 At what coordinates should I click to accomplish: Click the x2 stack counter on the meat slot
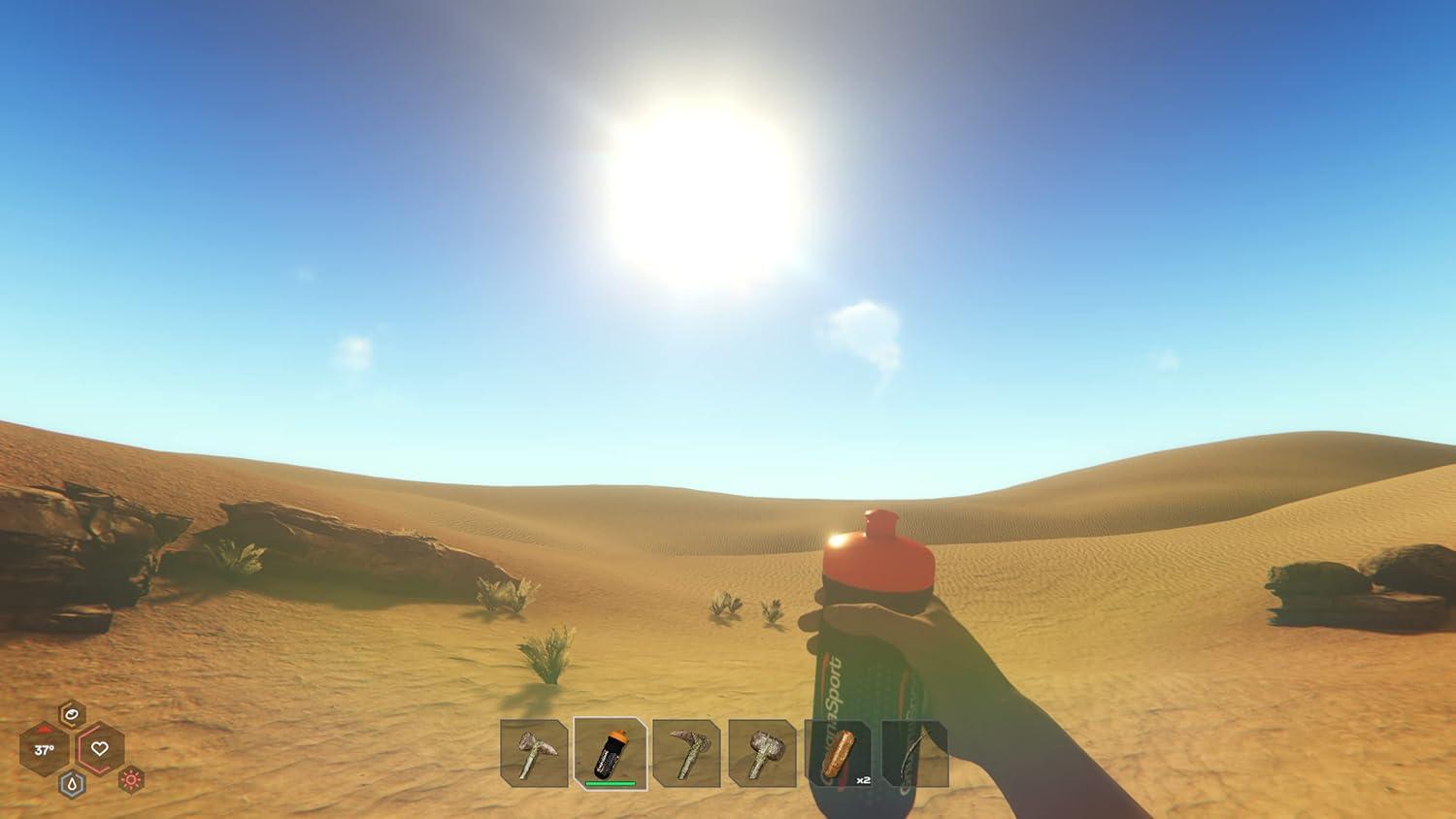(862, 780)
